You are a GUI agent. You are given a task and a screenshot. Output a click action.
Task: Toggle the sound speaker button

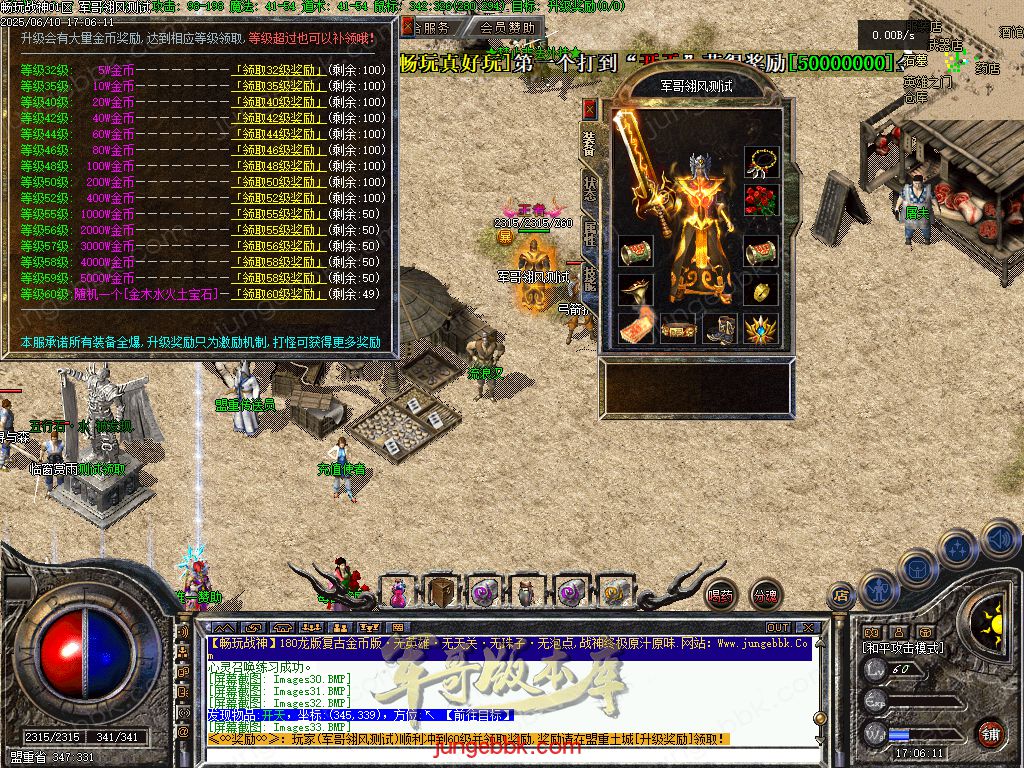1000,538
